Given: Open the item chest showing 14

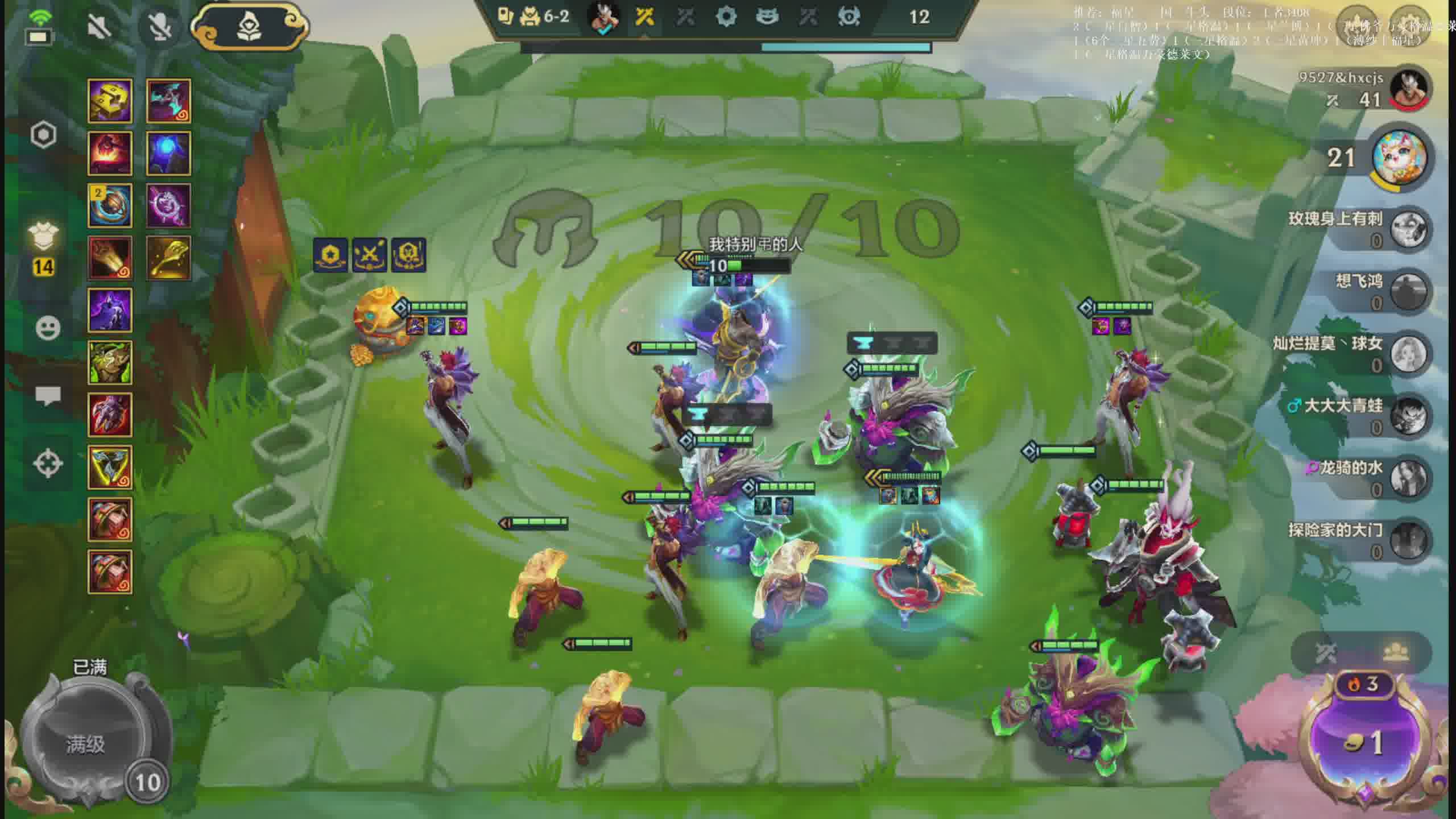Looking at the screenshot, I should coord(44,250).
